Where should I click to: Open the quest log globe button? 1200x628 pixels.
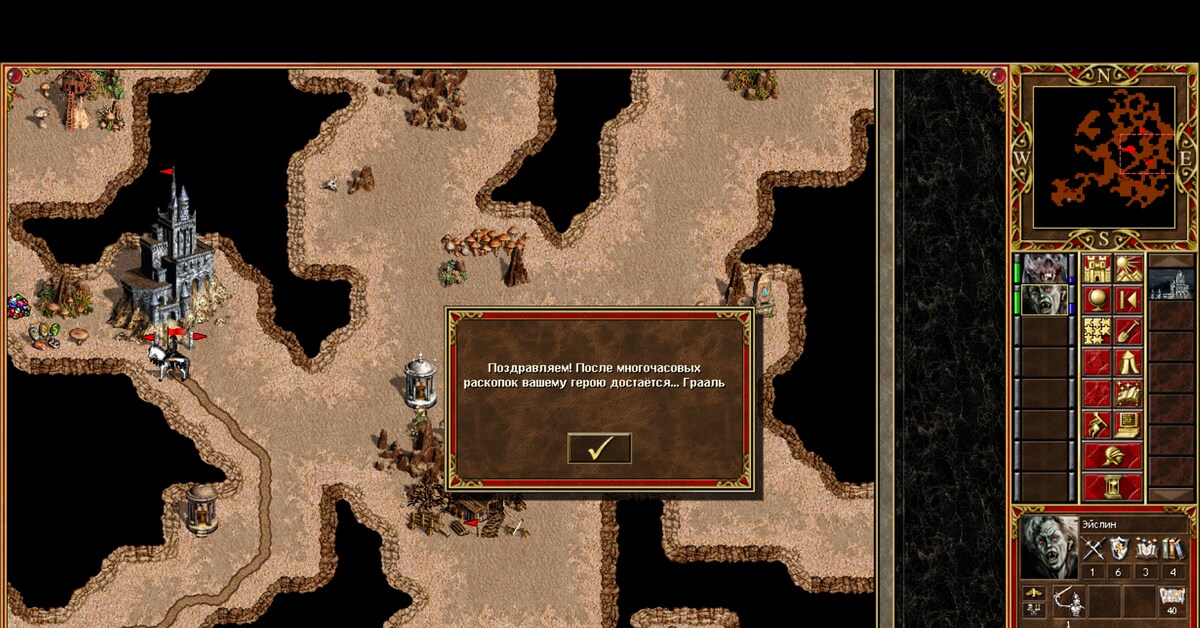coord(1097,300)
